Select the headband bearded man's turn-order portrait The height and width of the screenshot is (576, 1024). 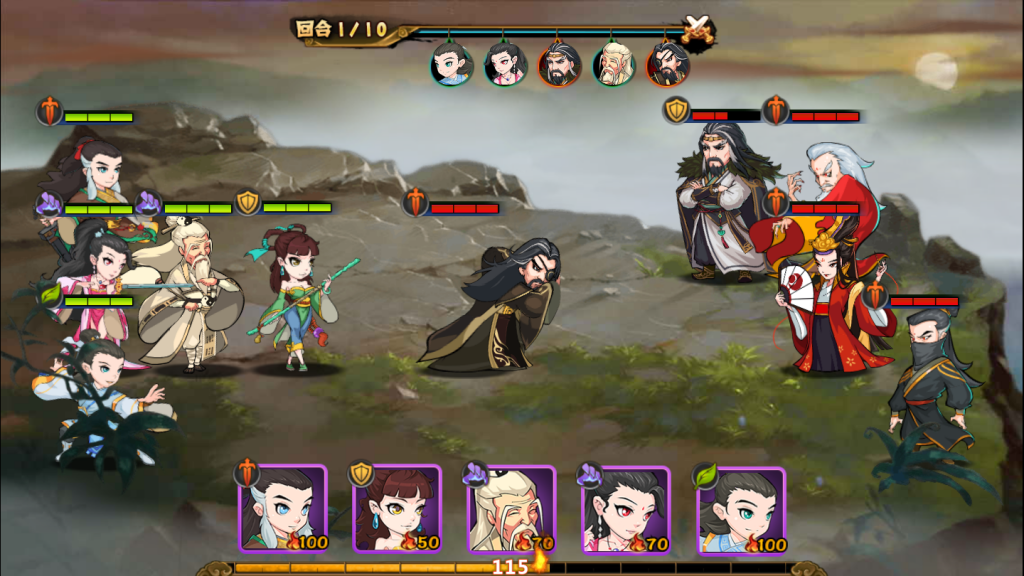point(559,65)
